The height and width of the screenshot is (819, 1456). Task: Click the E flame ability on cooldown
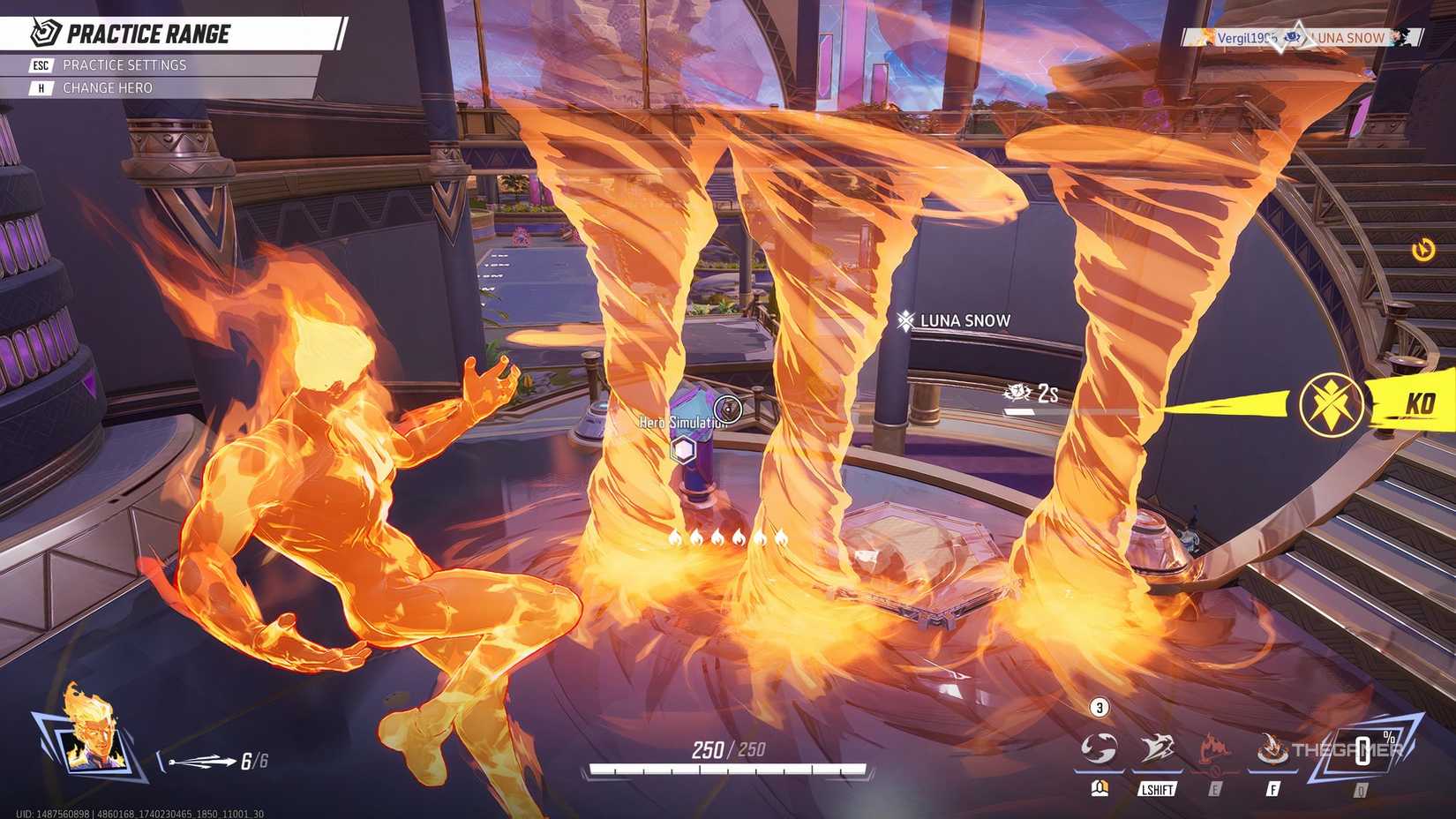[1213, 748]
